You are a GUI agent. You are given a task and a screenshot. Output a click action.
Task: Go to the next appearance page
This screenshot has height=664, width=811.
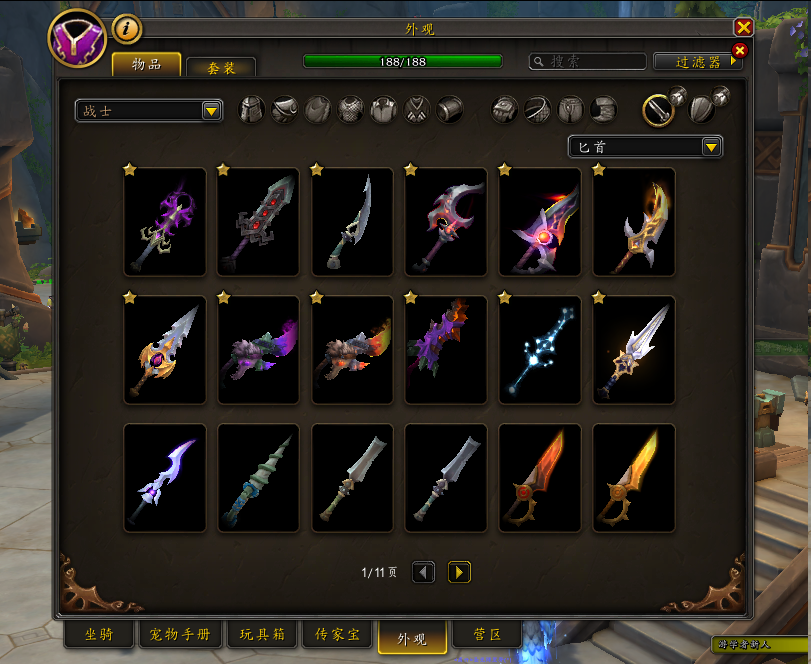[x=459, y=572]
